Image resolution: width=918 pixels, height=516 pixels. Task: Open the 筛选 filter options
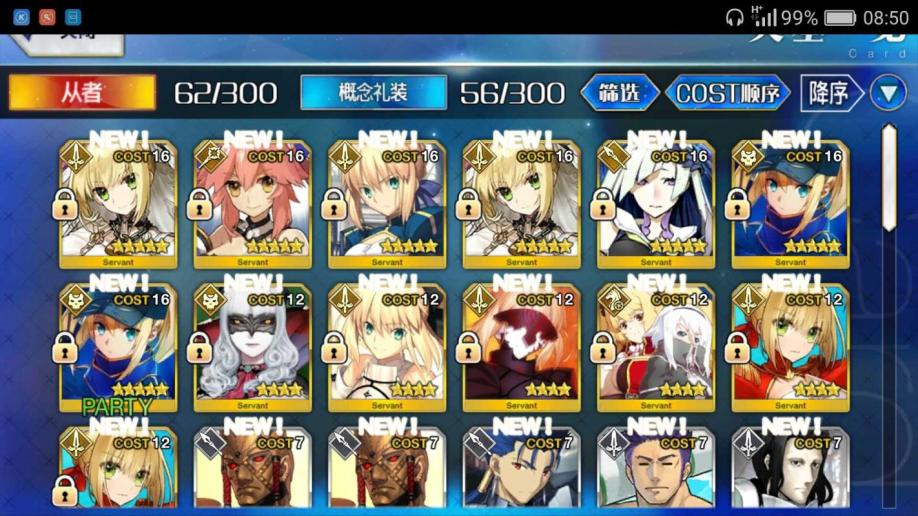pos(621,93)
